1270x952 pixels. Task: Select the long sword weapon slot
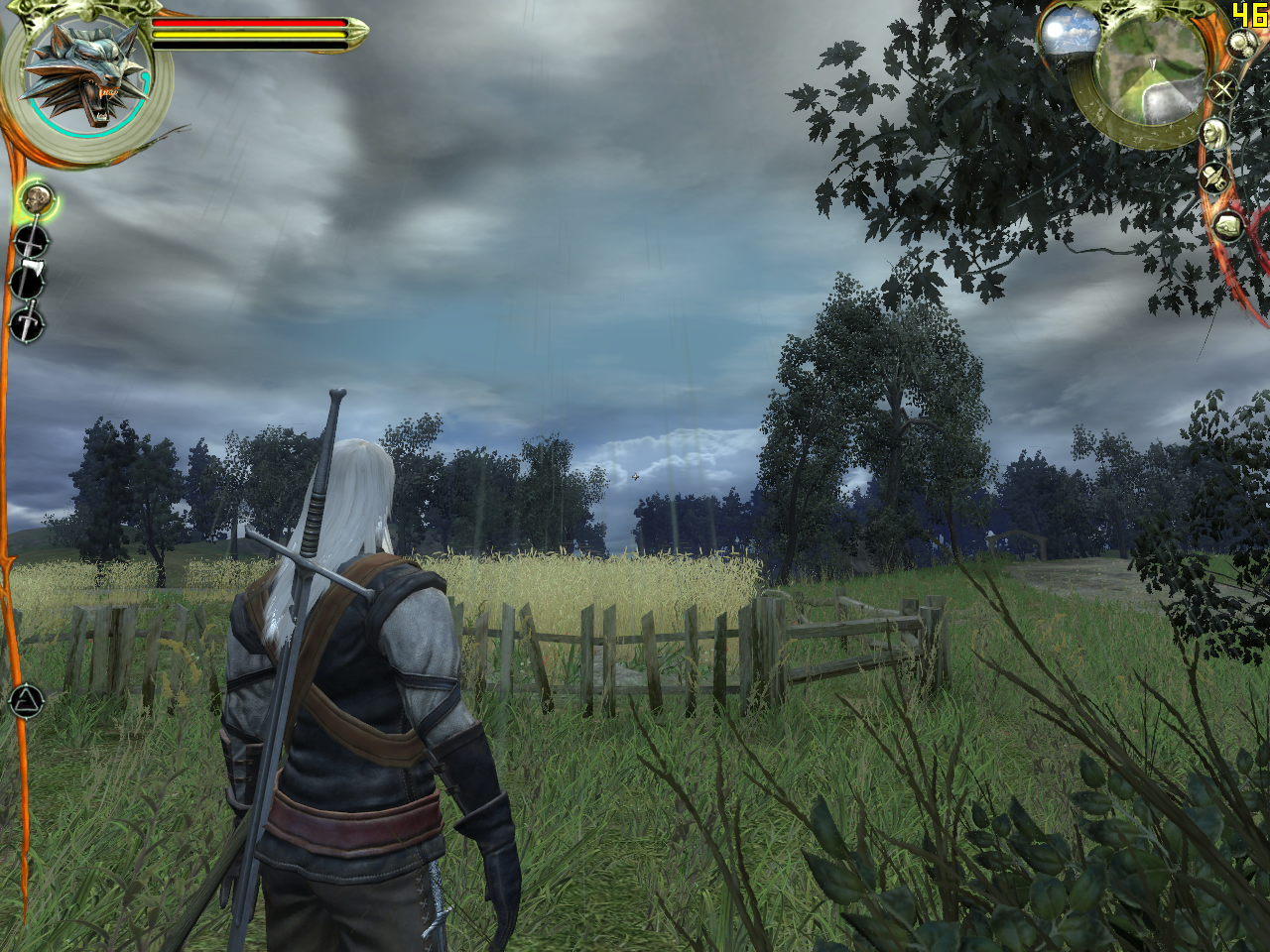[30, 241]
